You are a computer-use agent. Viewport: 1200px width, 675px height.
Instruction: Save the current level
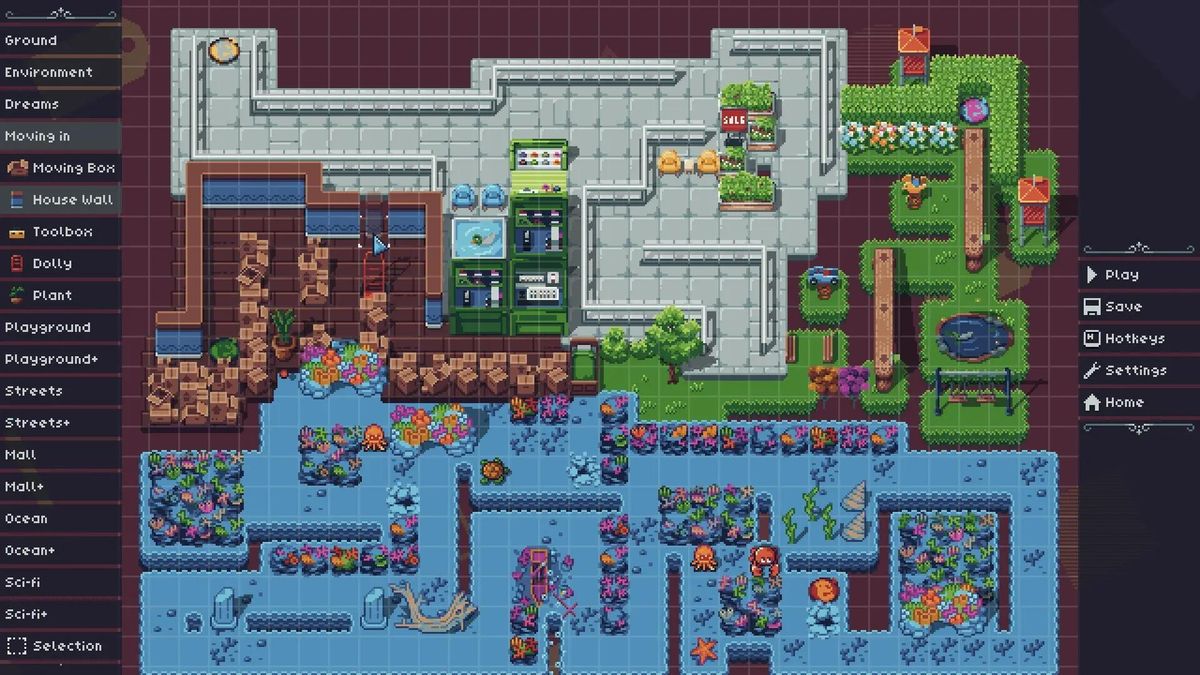pos(1123,307)
